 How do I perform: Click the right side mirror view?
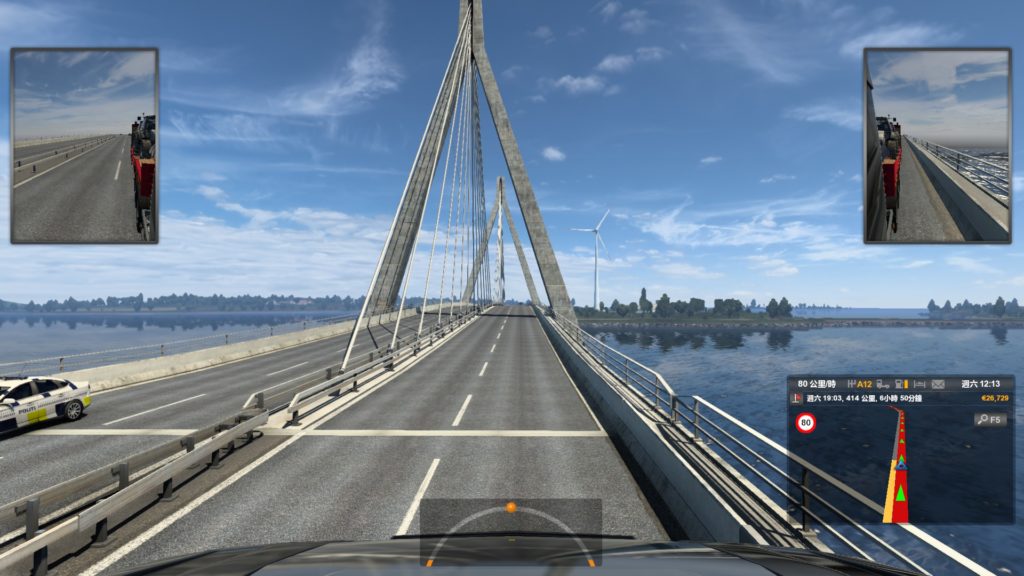[938, 145]
